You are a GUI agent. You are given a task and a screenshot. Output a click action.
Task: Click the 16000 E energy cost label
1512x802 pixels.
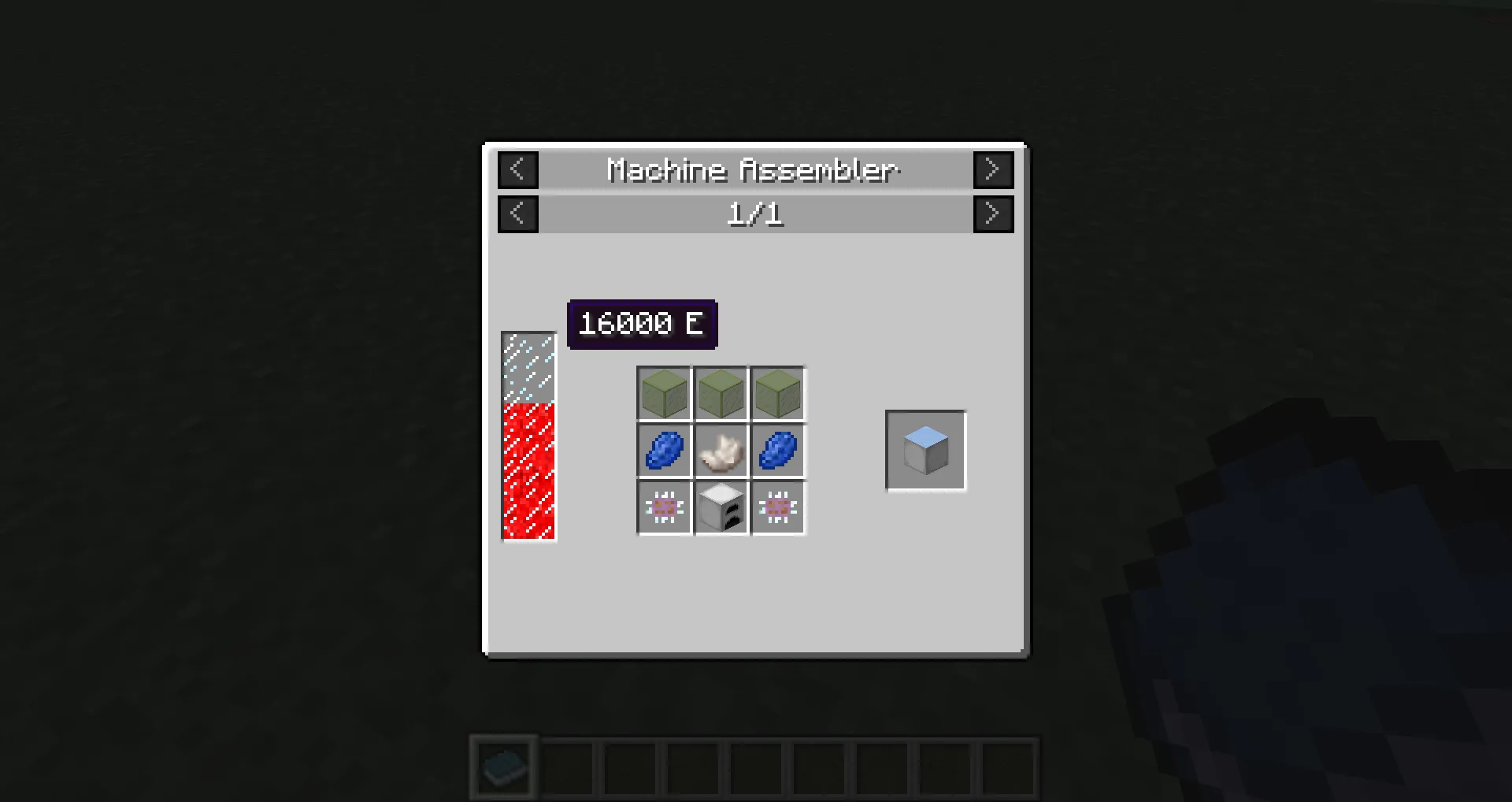pyautogui.click(x=642, y=323)
